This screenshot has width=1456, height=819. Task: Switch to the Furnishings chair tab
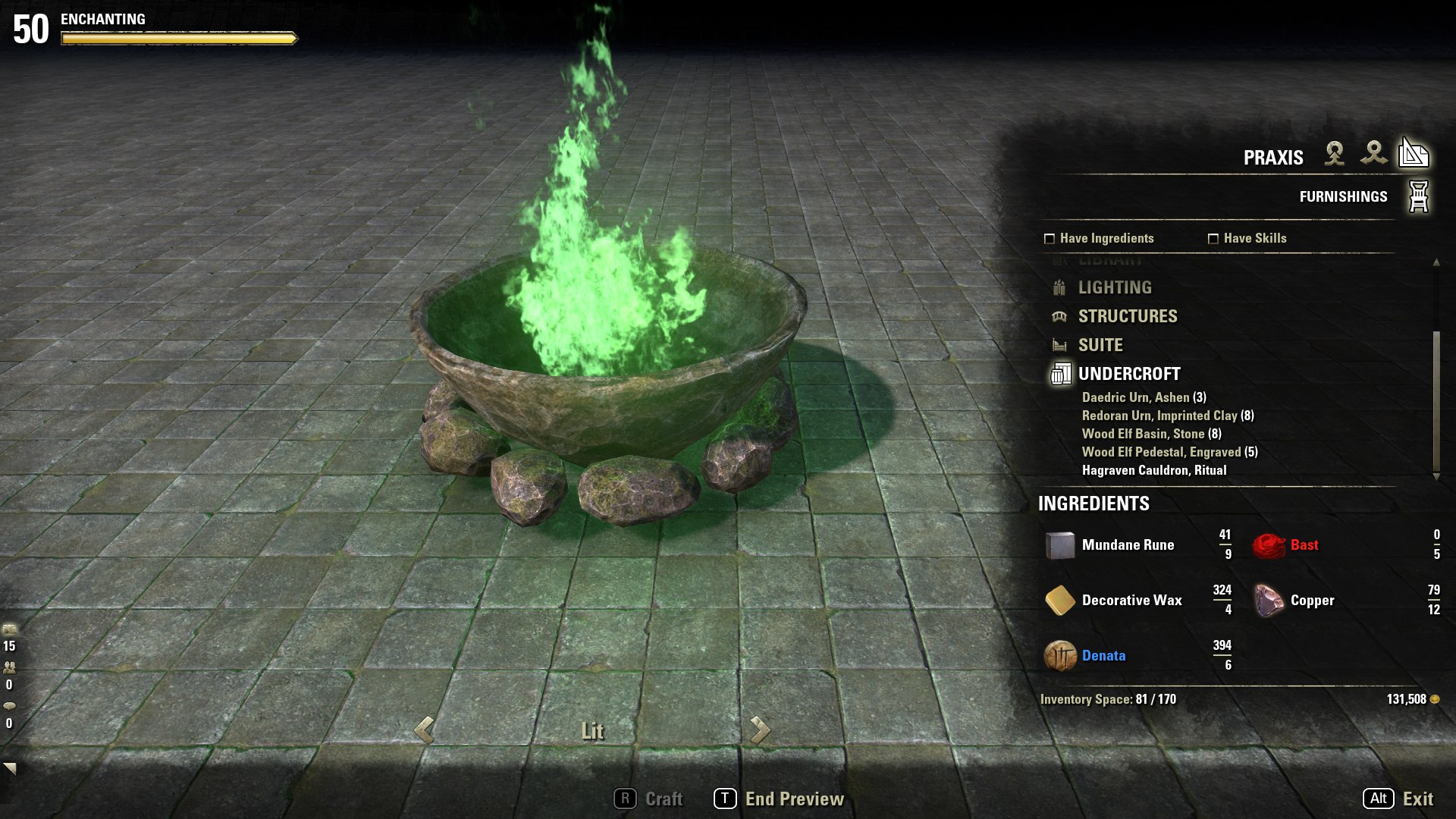point(1418,195)
